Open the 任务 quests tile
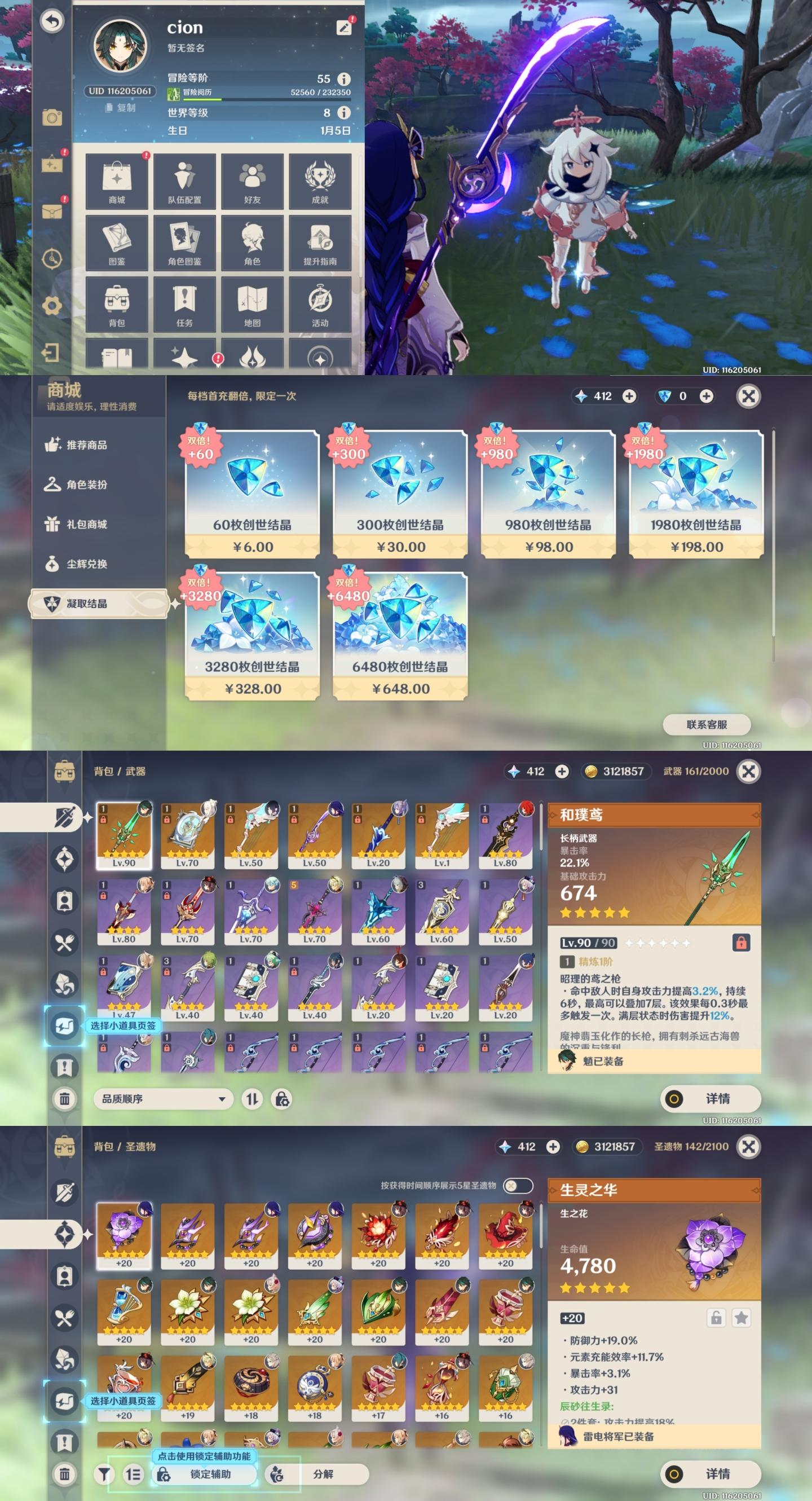This screenshot has height=1501, width=812. click(x=184, y=305)
